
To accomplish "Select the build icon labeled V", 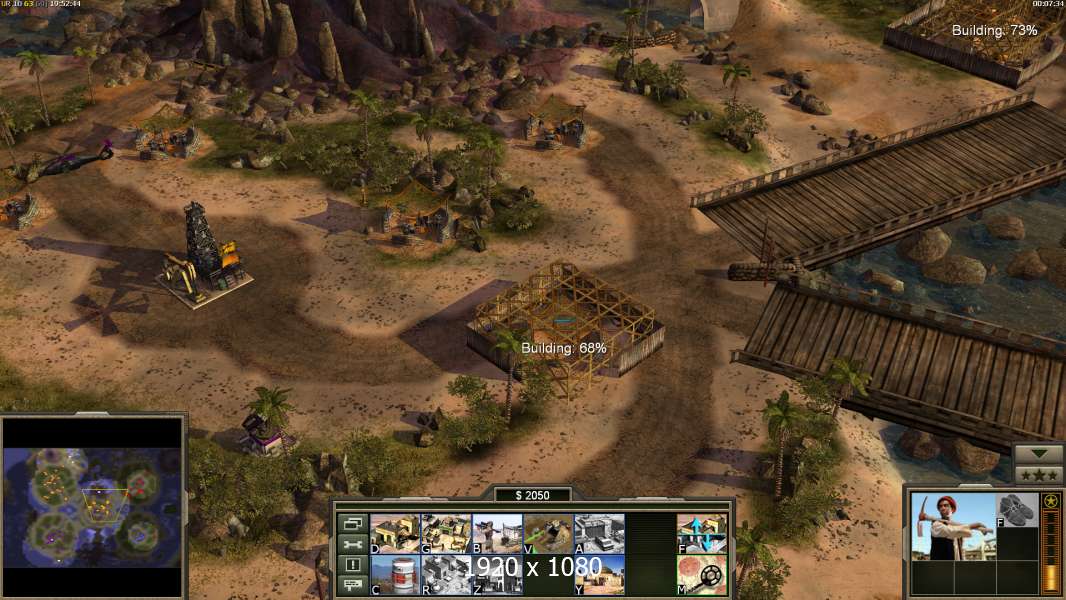I will 548,533.
